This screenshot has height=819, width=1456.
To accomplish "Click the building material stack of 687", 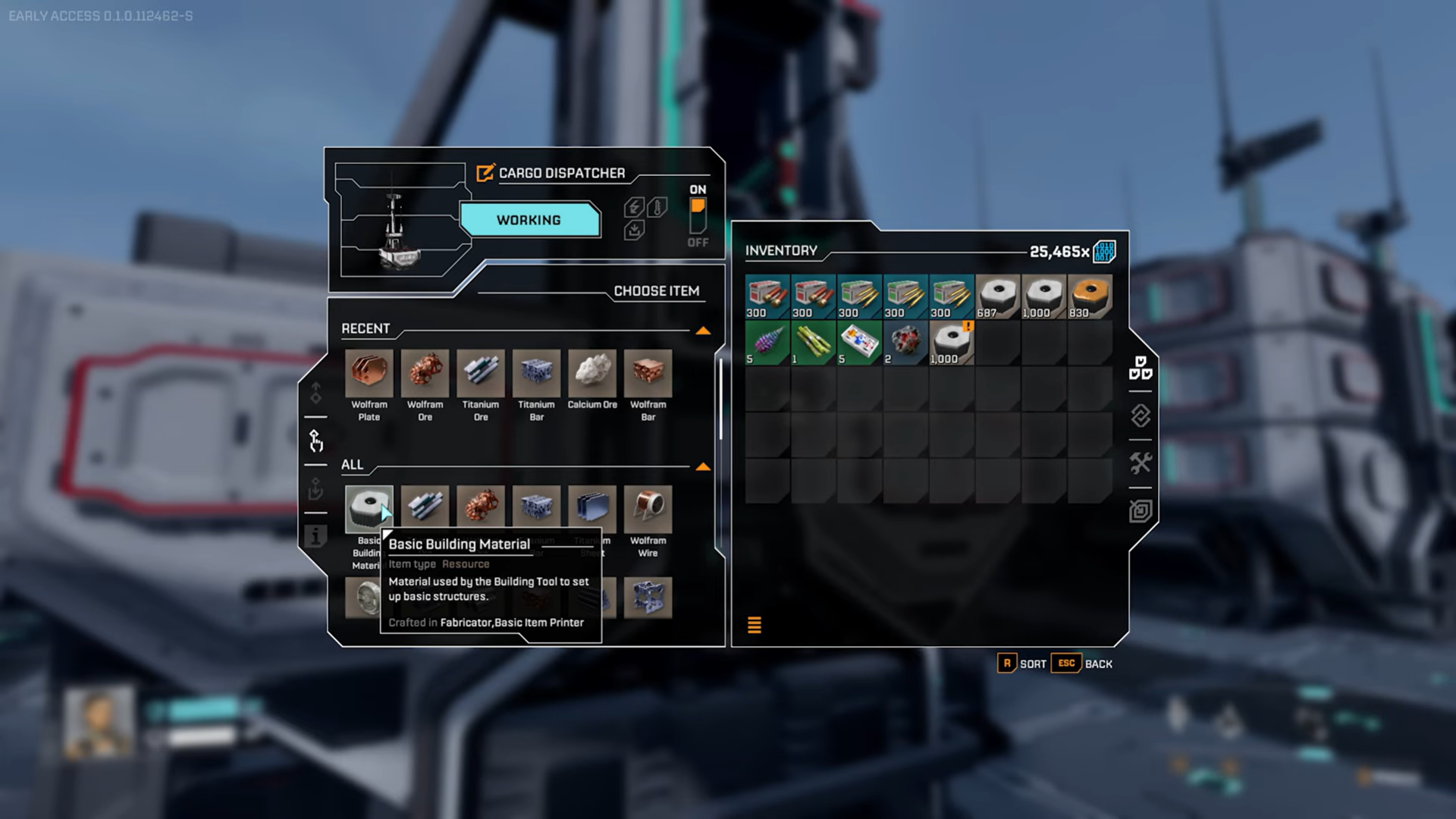I will click(998, 297).
